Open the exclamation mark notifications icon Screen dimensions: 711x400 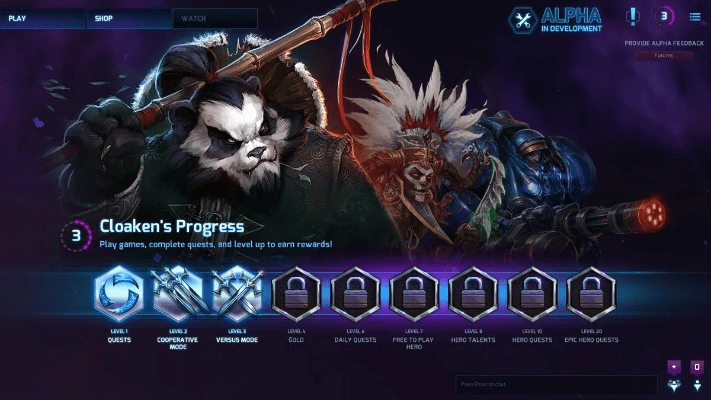pos(633,16)
